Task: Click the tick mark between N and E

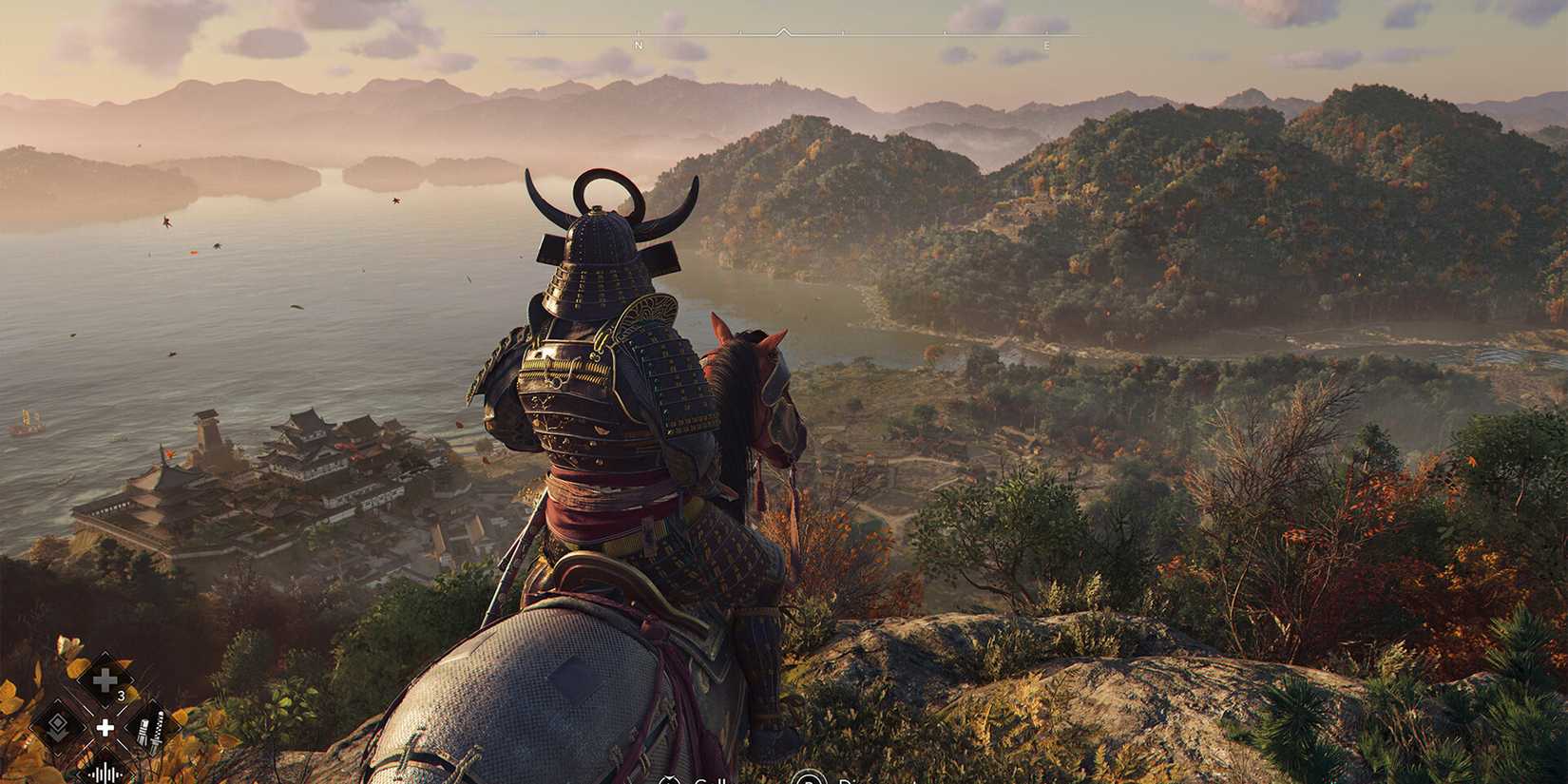Action: (x=840, y=34)
